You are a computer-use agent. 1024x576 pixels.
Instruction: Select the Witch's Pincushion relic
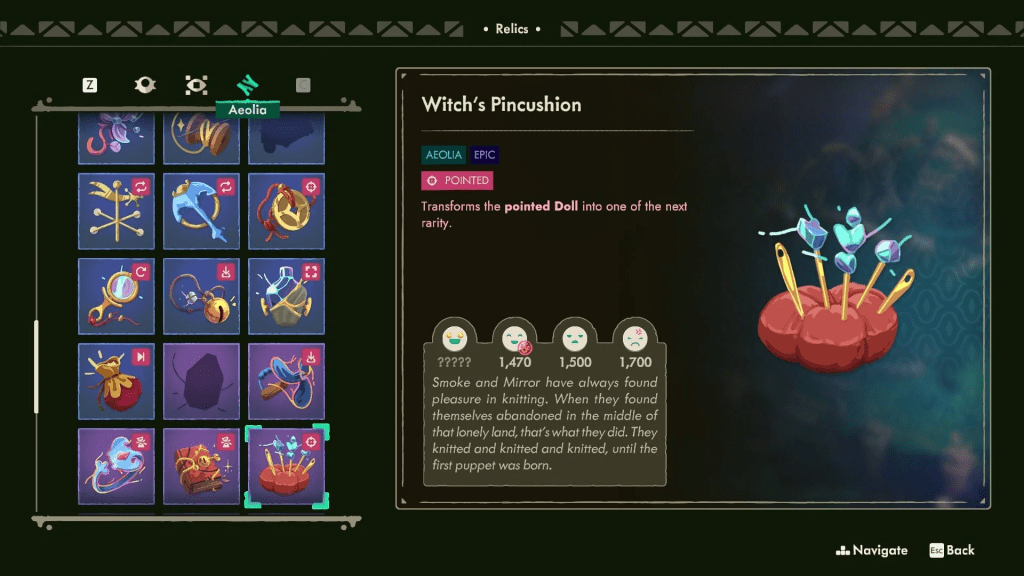286,466
